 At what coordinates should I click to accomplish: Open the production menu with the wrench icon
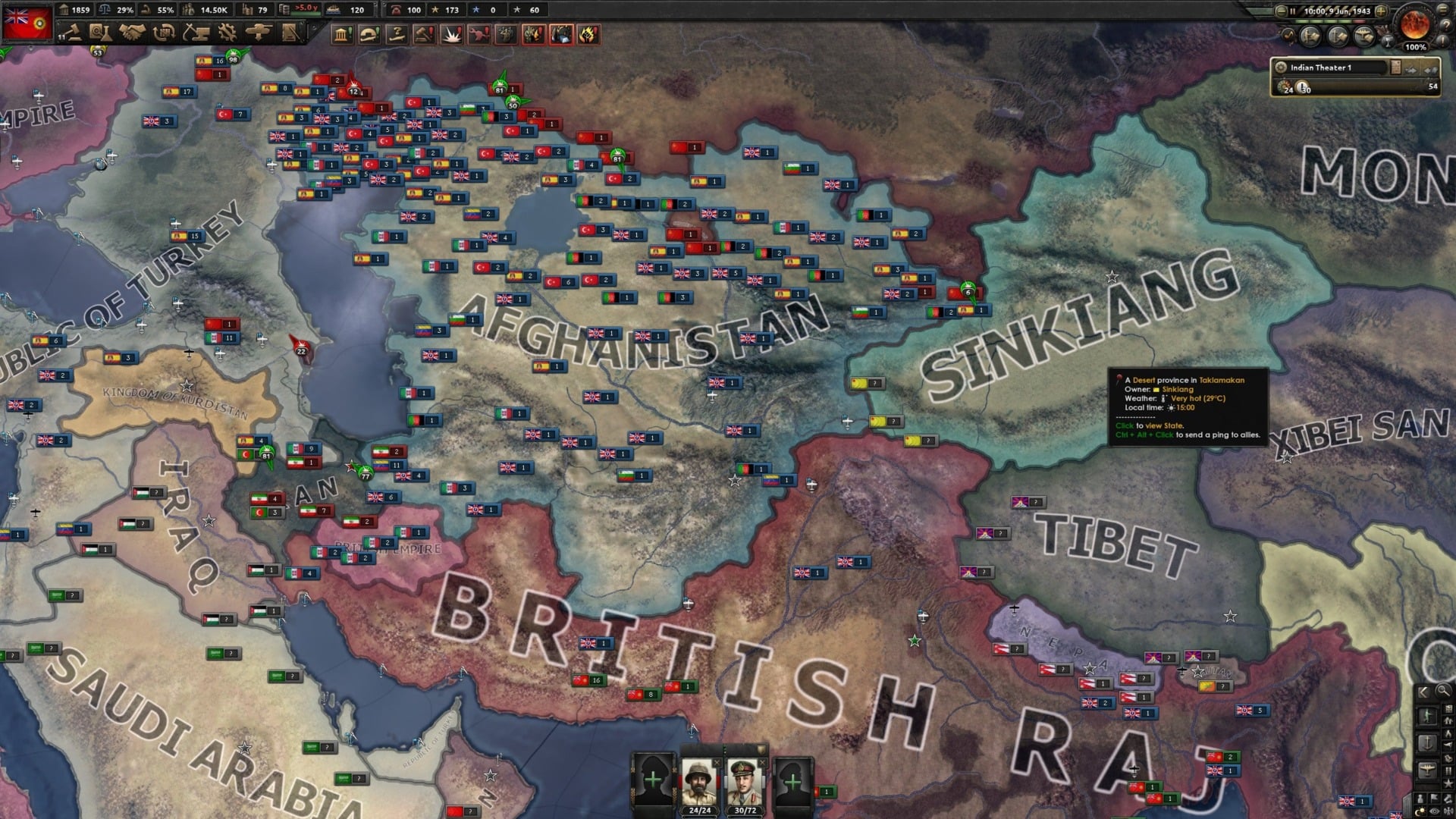[x=226, y=32]
